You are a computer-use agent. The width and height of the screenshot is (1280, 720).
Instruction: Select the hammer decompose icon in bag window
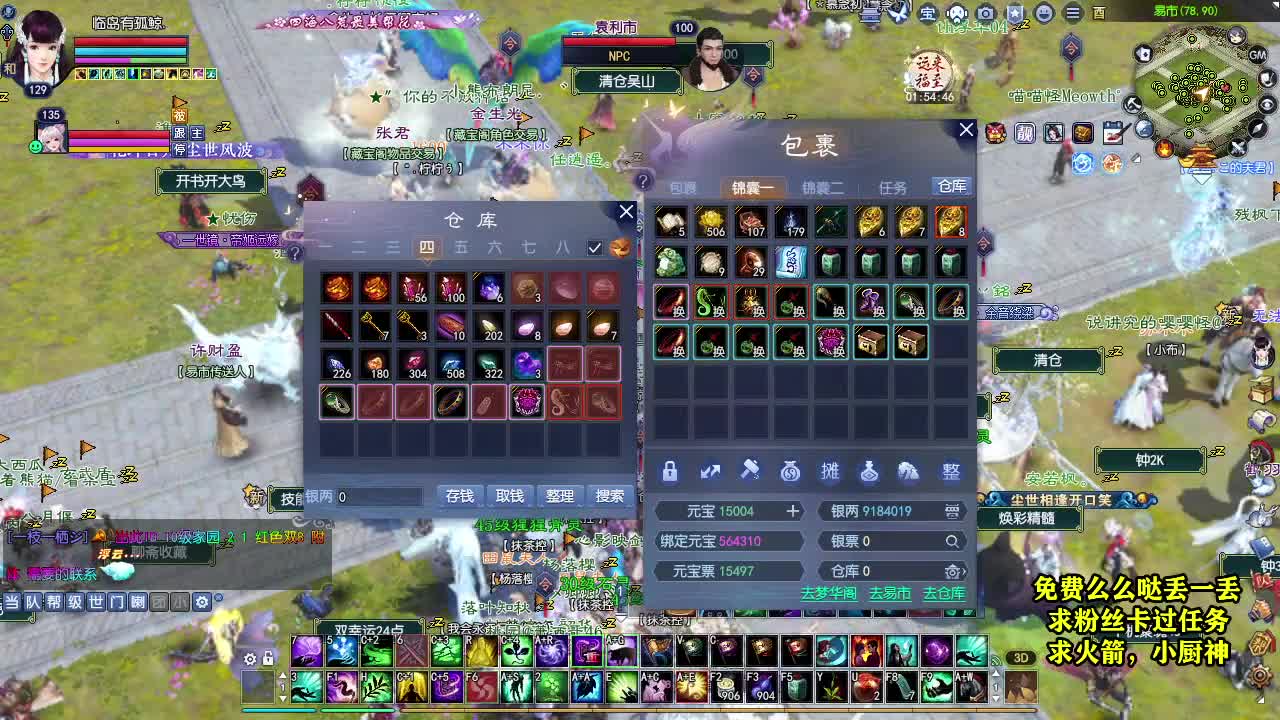751,471
